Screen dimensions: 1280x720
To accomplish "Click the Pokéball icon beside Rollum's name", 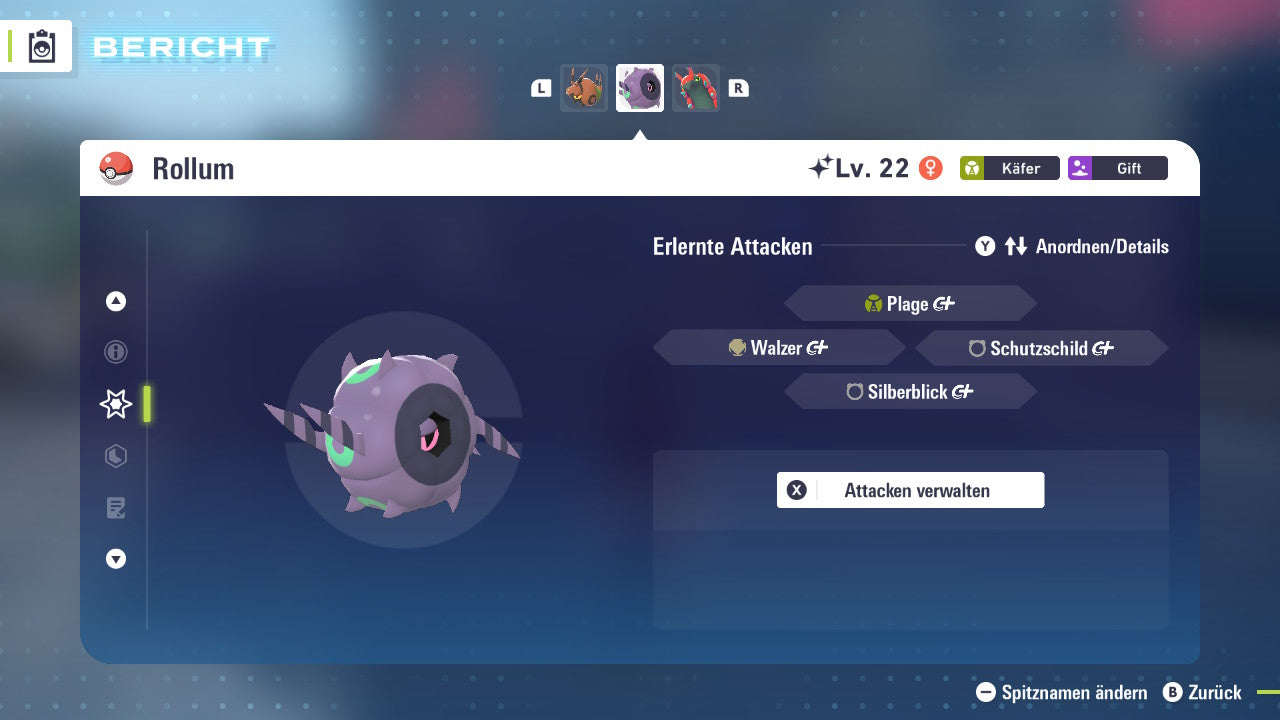I will coord(116,168).
